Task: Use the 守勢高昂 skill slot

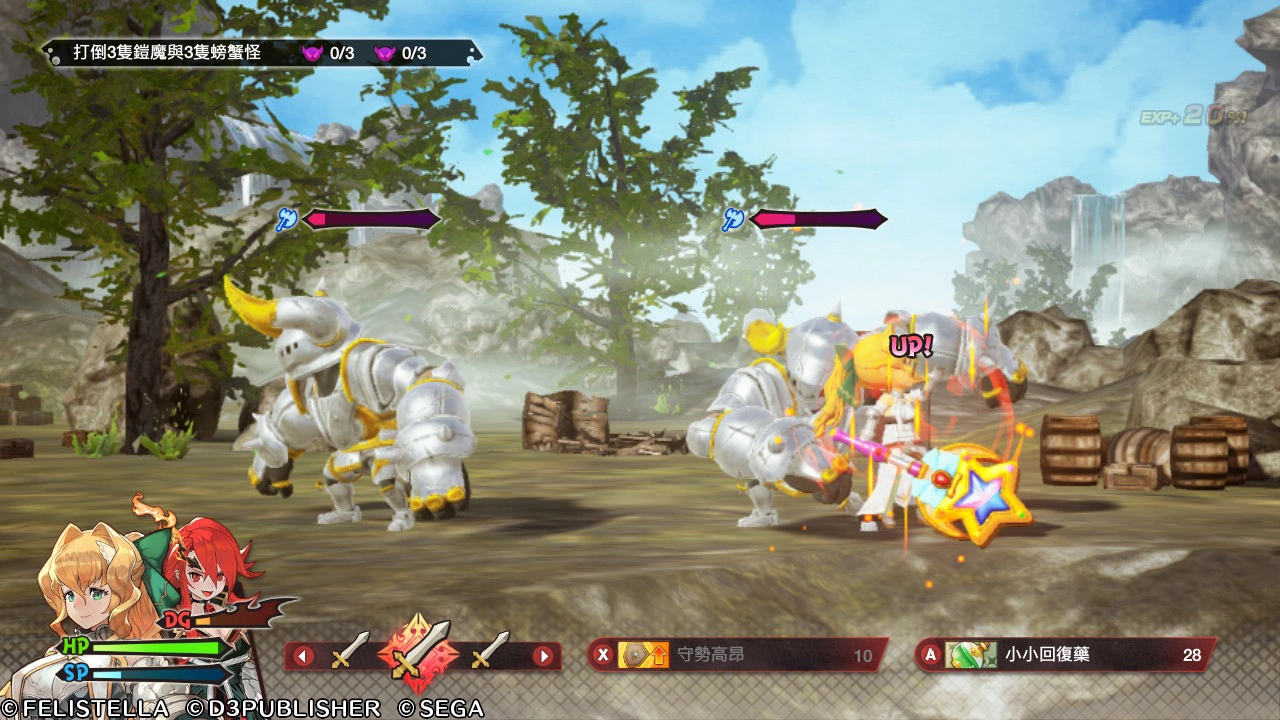Action: (x=737, y=656)
